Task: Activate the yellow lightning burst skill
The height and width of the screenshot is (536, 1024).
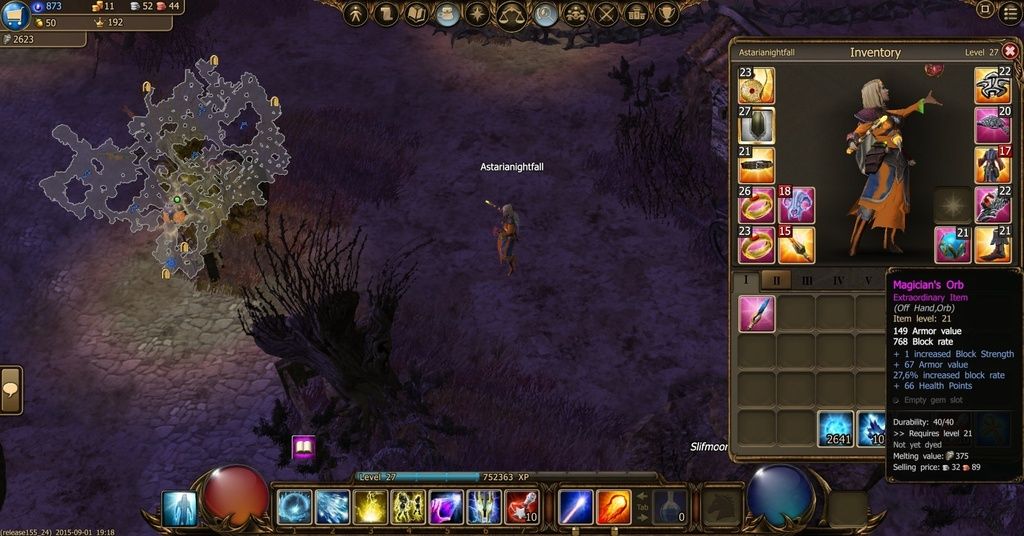Action: (371, 508)
